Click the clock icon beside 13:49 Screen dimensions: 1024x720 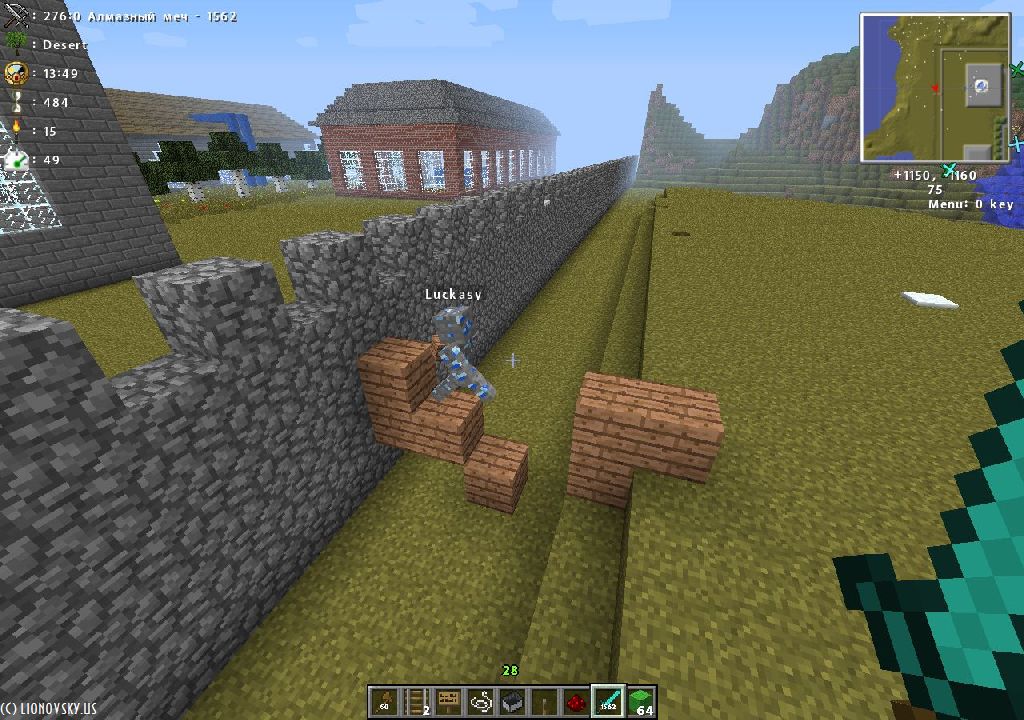16,73
